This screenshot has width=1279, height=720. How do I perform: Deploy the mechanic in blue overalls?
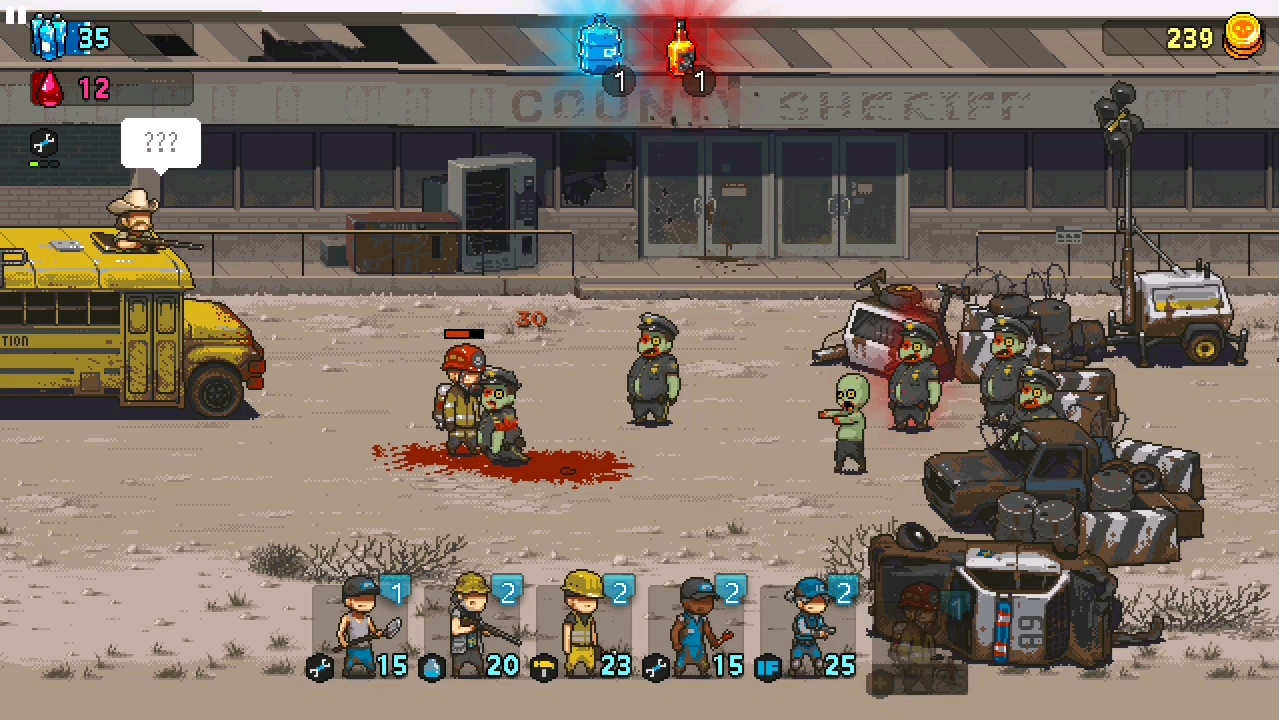tap(697, 627)
